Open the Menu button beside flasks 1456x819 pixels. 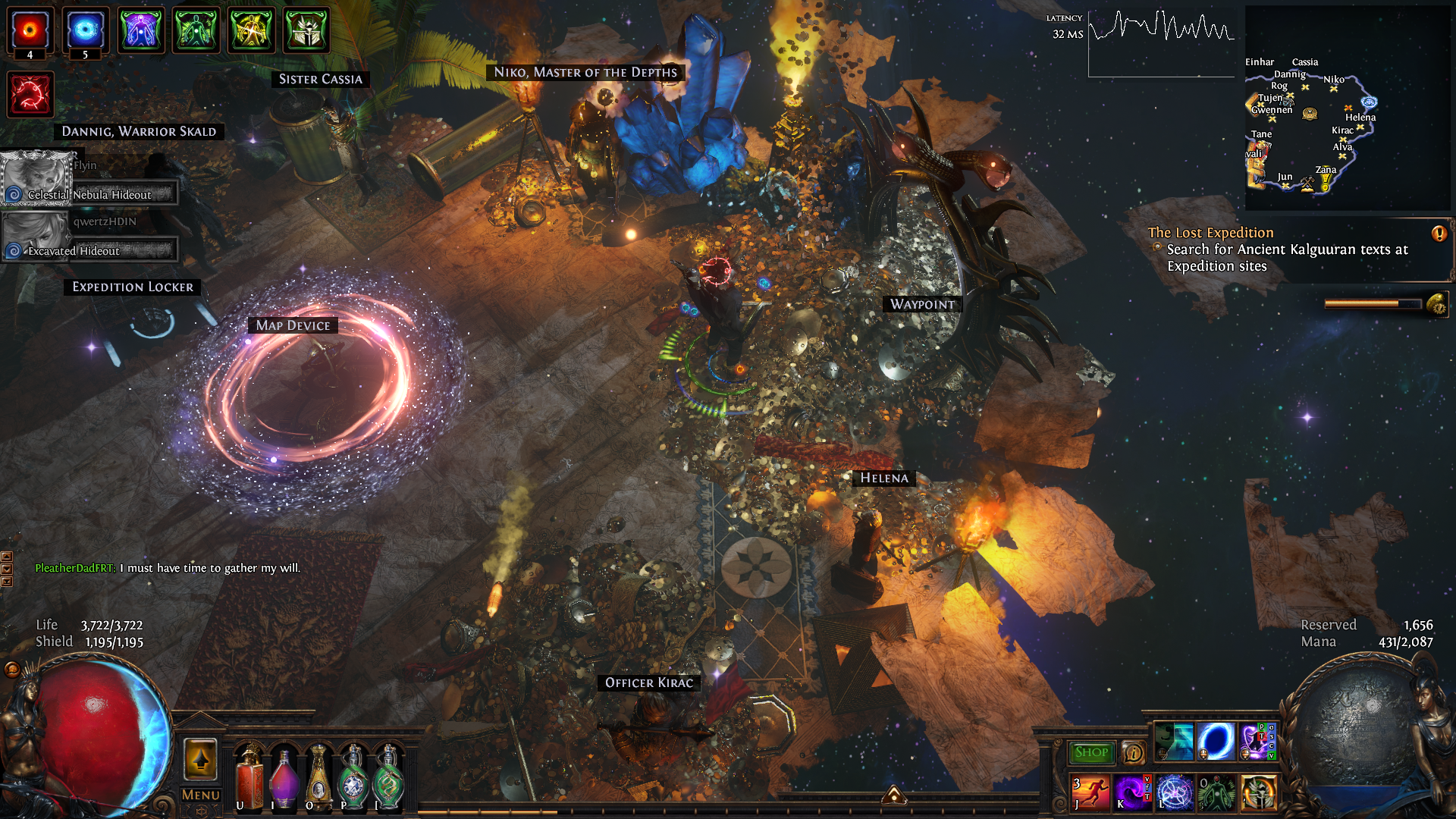point(201,795)
